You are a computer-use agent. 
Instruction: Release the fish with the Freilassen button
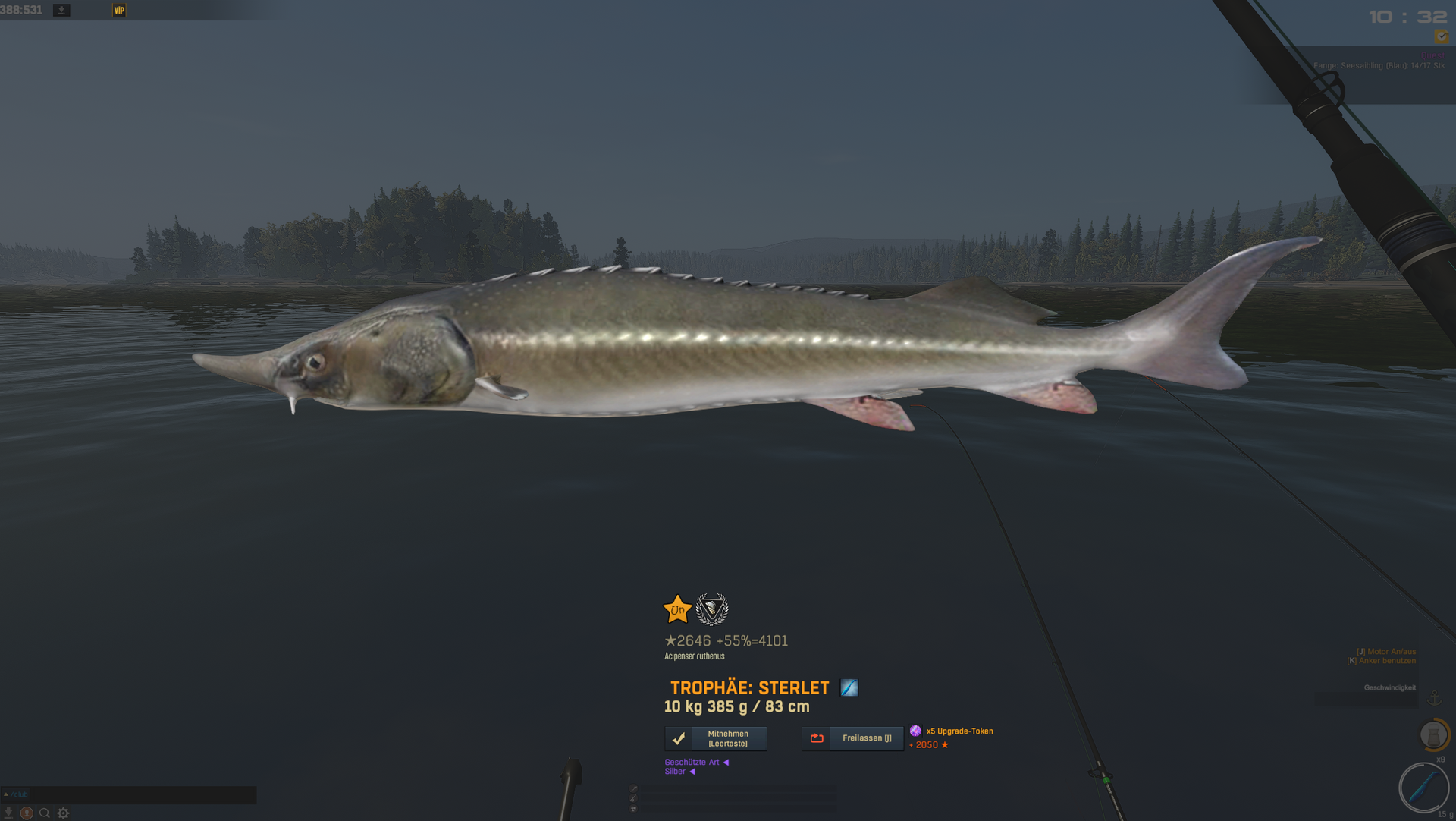(x=852, y=738)
